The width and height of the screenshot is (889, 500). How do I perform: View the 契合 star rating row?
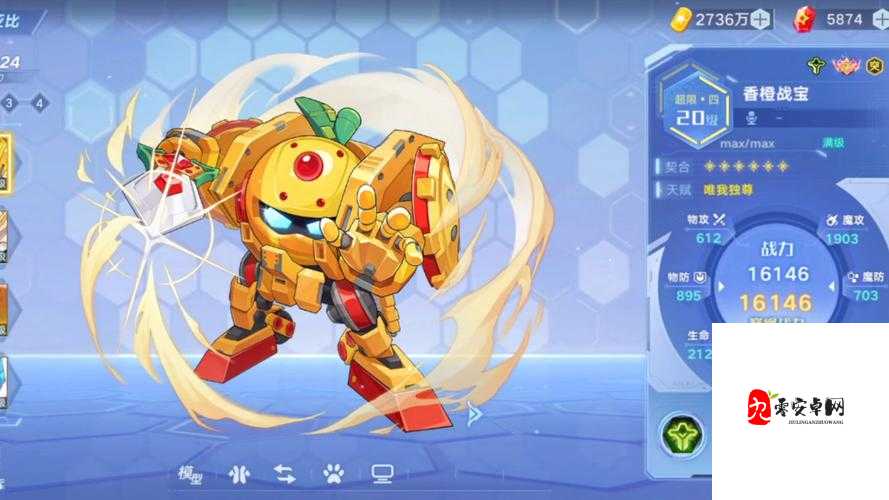(746, 166)
